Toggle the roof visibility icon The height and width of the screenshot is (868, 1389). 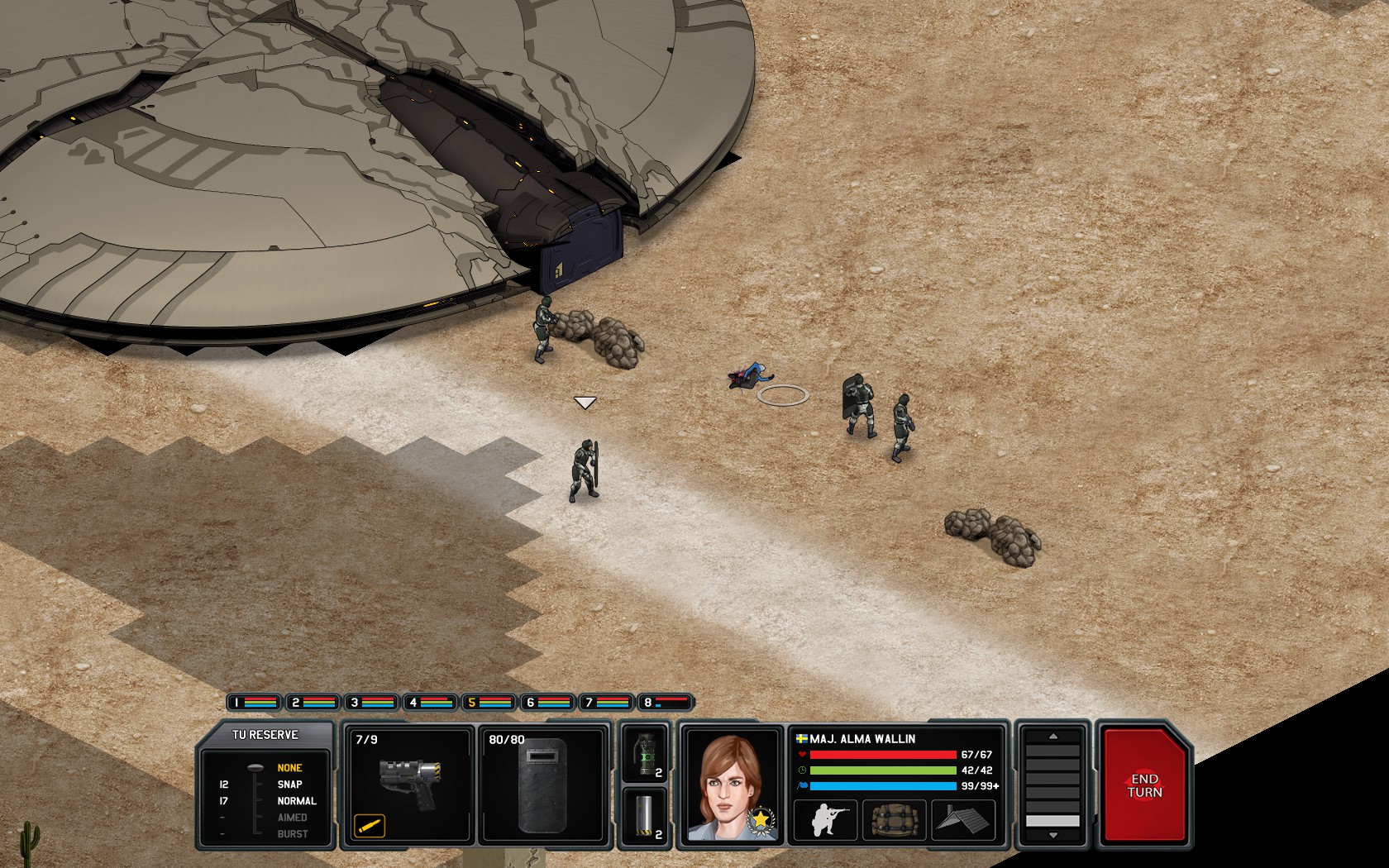(962, 821)
